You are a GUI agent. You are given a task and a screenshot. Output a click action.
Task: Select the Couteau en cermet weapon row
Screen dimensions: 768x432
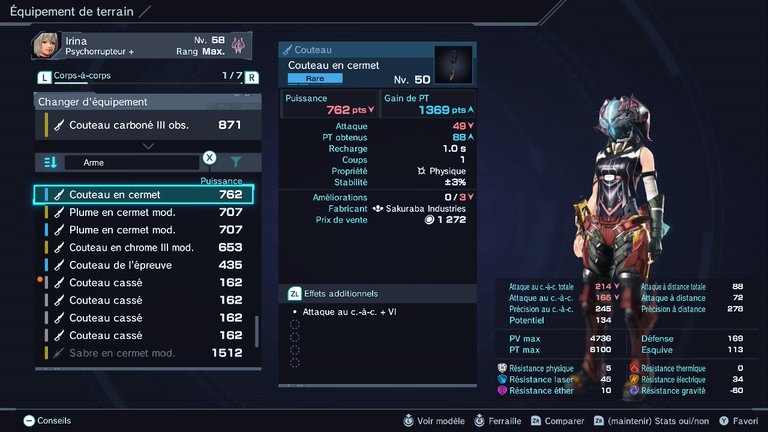click(145, 194)
